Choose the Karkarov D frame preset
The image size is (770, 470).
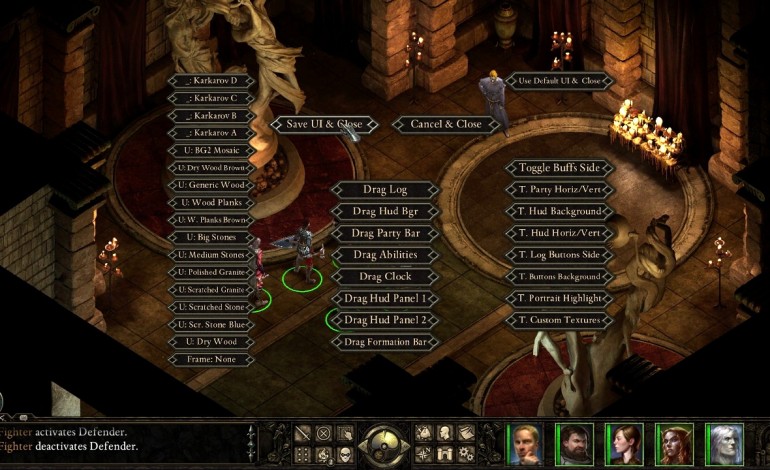coord(211,80)
